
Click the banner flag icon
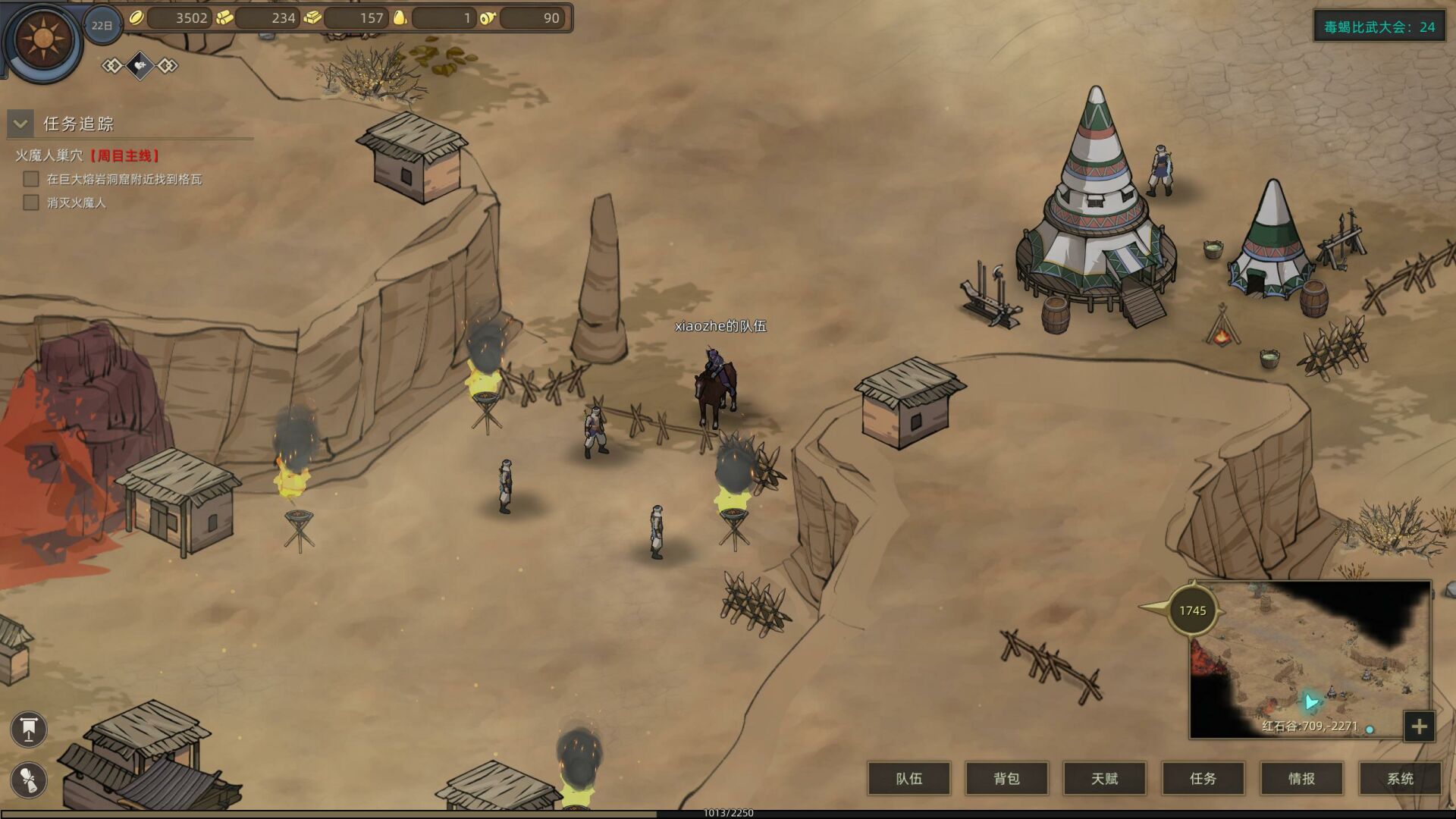29,729
